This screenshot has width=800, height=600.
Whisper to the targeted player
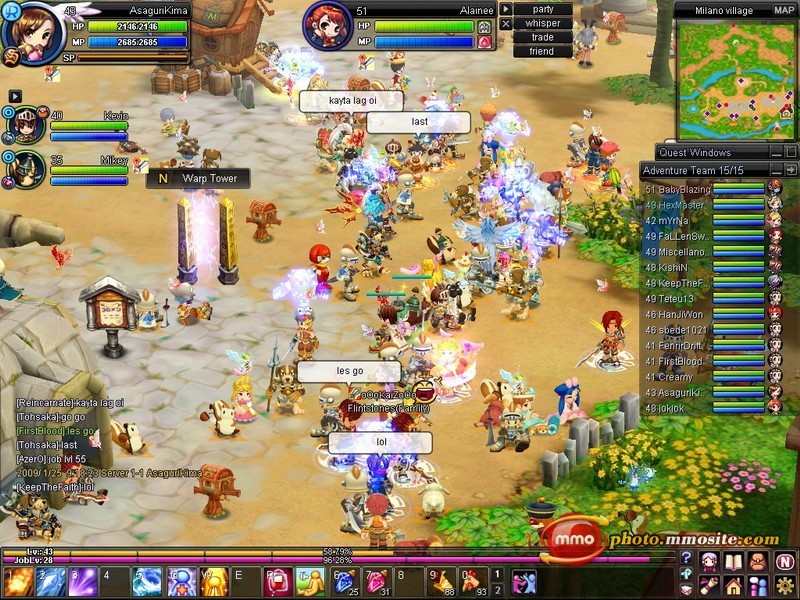(543, 23)
